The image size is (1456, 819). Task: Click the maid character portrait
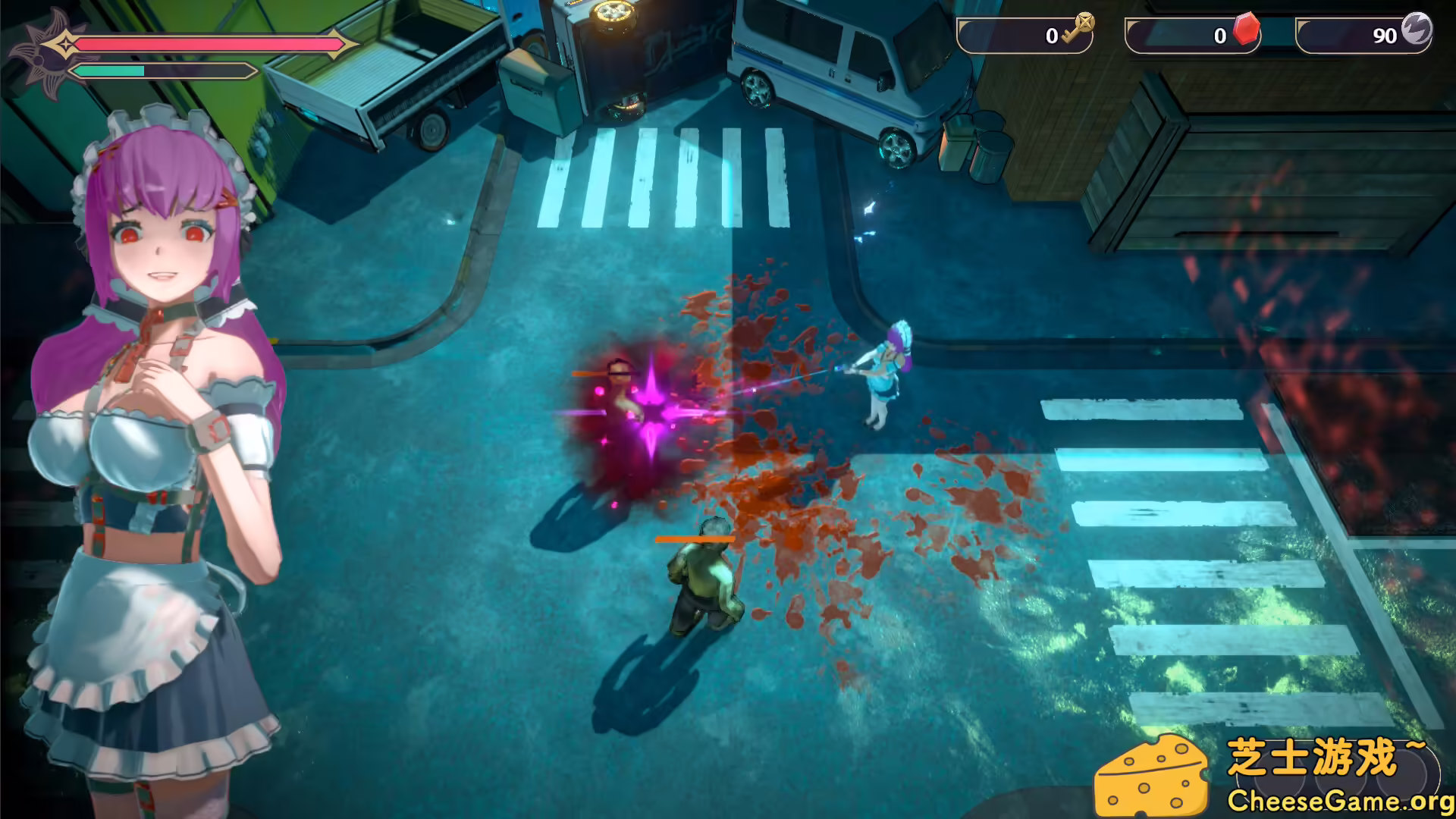(152, 417)
